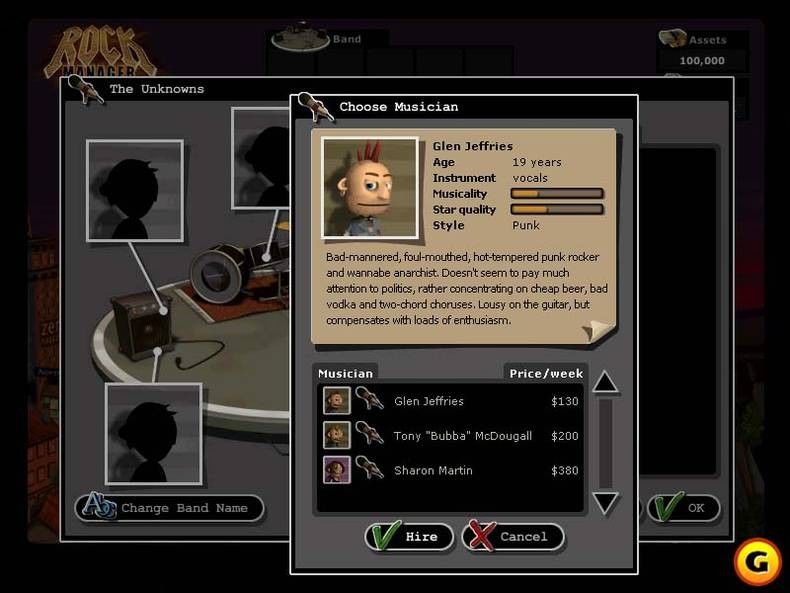The width and height of the screenshot is (790, 593).
Task: Open the Band tab in the top bar
Action: 331,39
